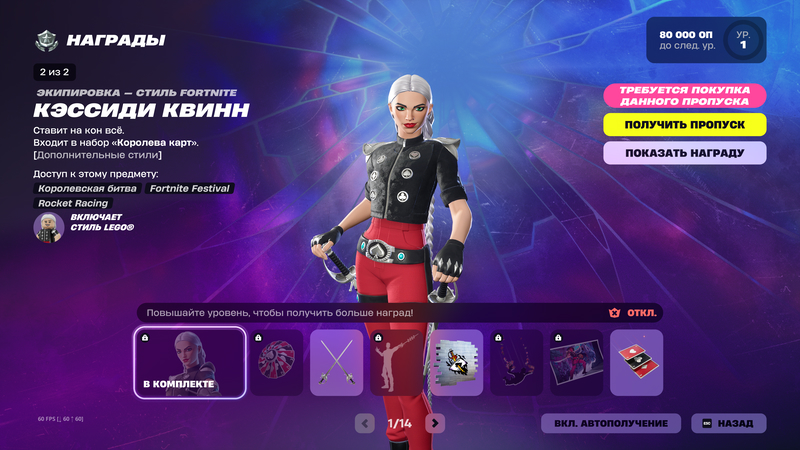Go back using the НАЗАД button
Viewport: 800px width, 450px height.
729,423
